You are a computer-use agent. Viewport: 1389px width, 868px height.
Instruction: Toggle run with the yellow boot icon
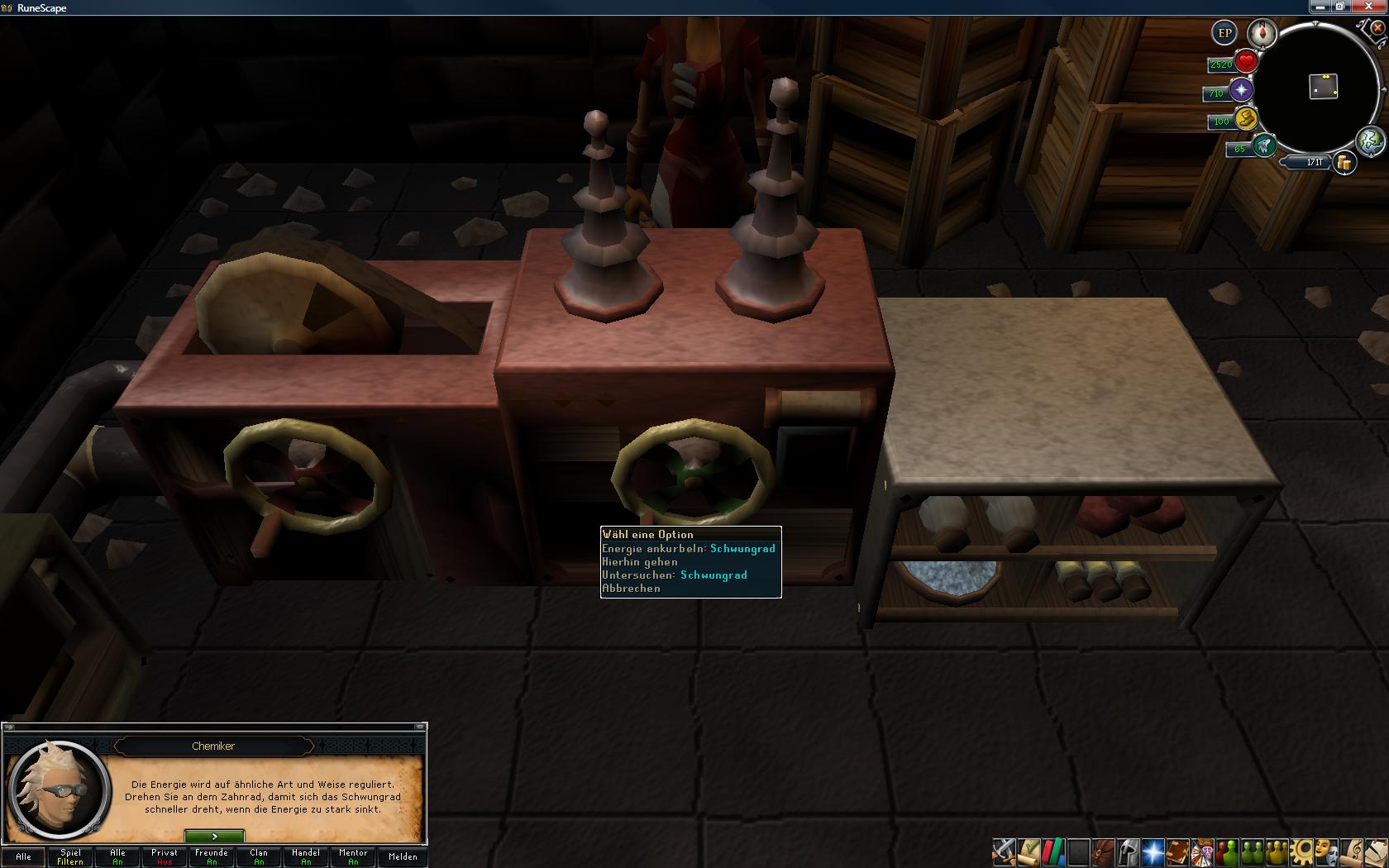(x=1245, y=118)
